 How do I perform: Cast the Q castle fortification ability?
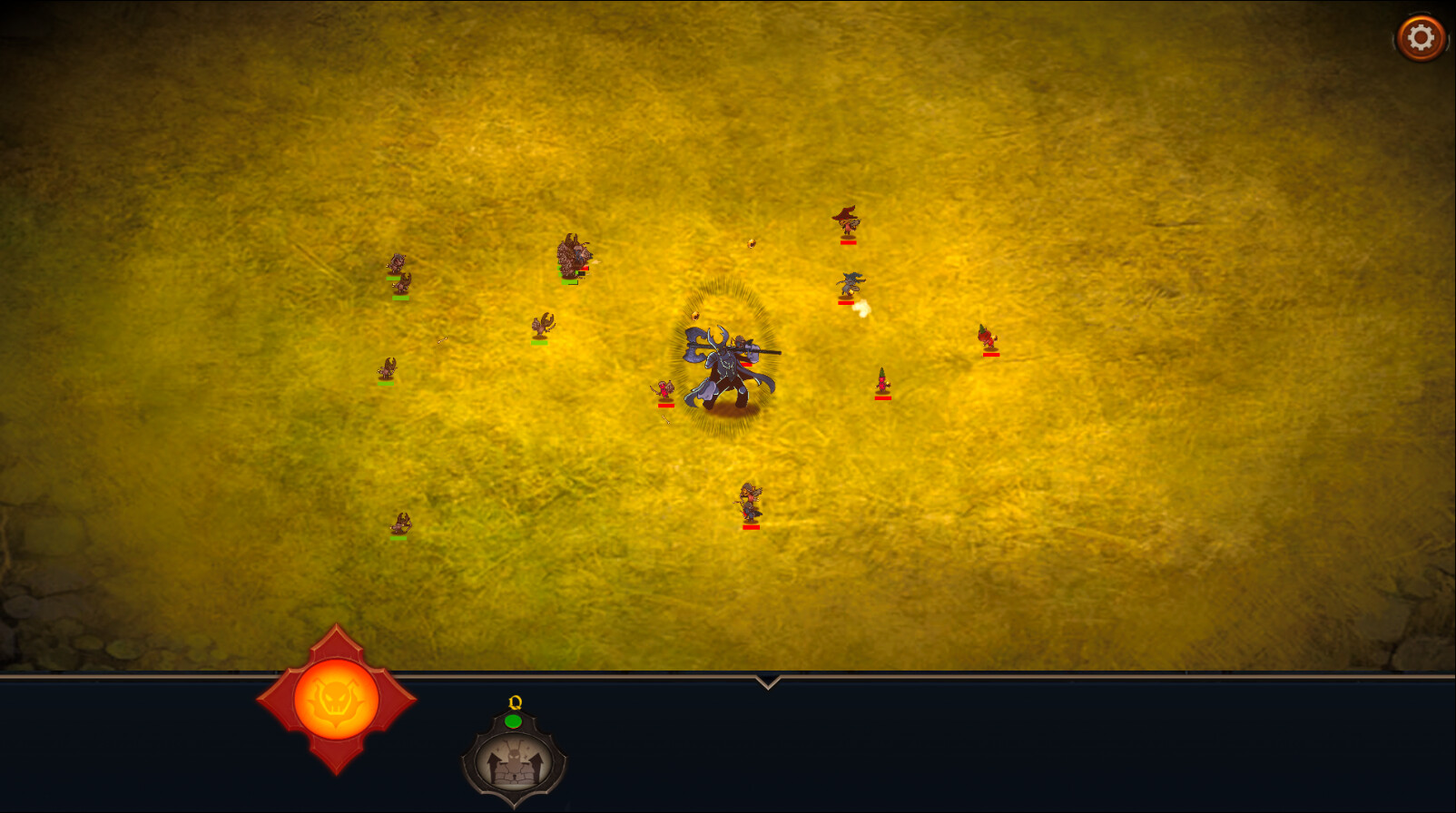coord(515,762)
